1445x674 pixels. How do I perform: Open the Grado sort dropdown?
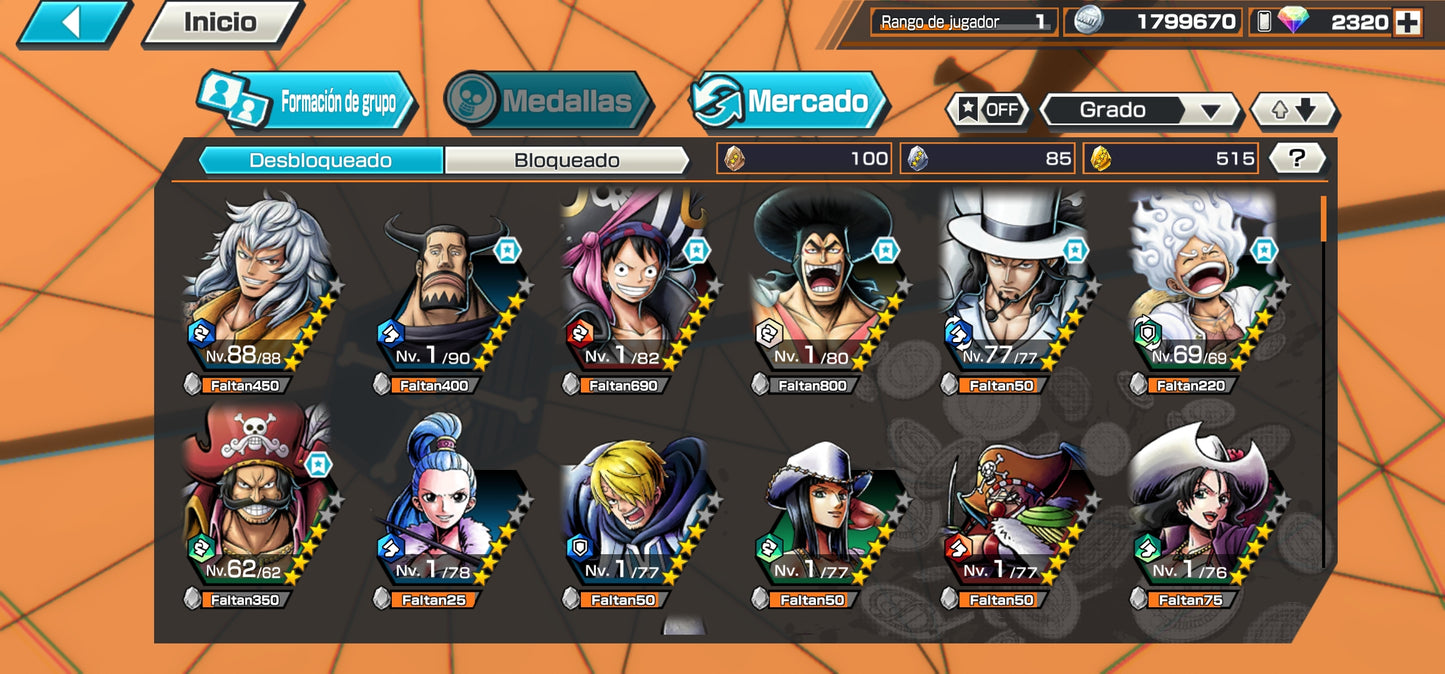click(1139, 110)
